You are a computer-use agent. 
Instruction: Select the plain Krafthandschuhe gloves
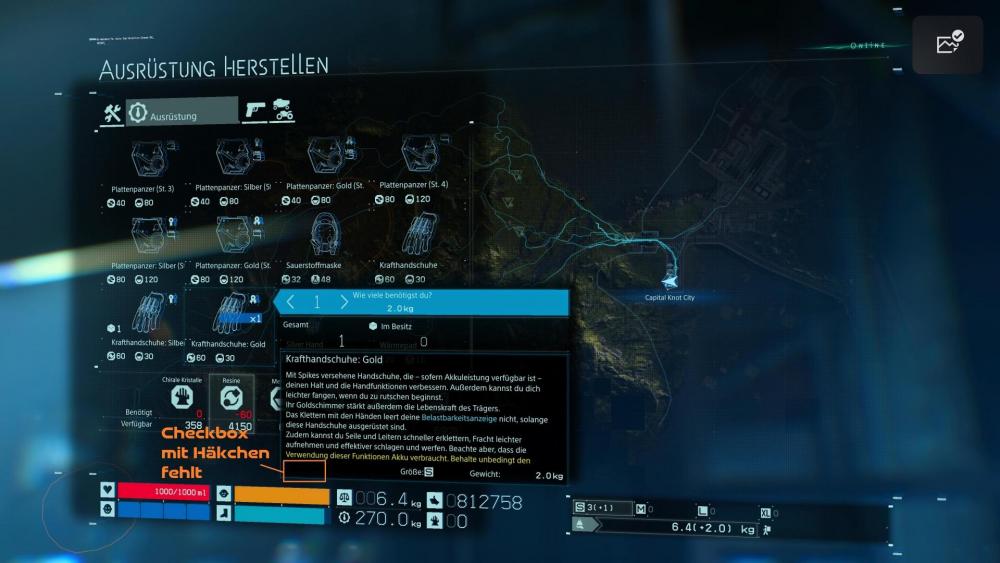(x=415, y=236)
